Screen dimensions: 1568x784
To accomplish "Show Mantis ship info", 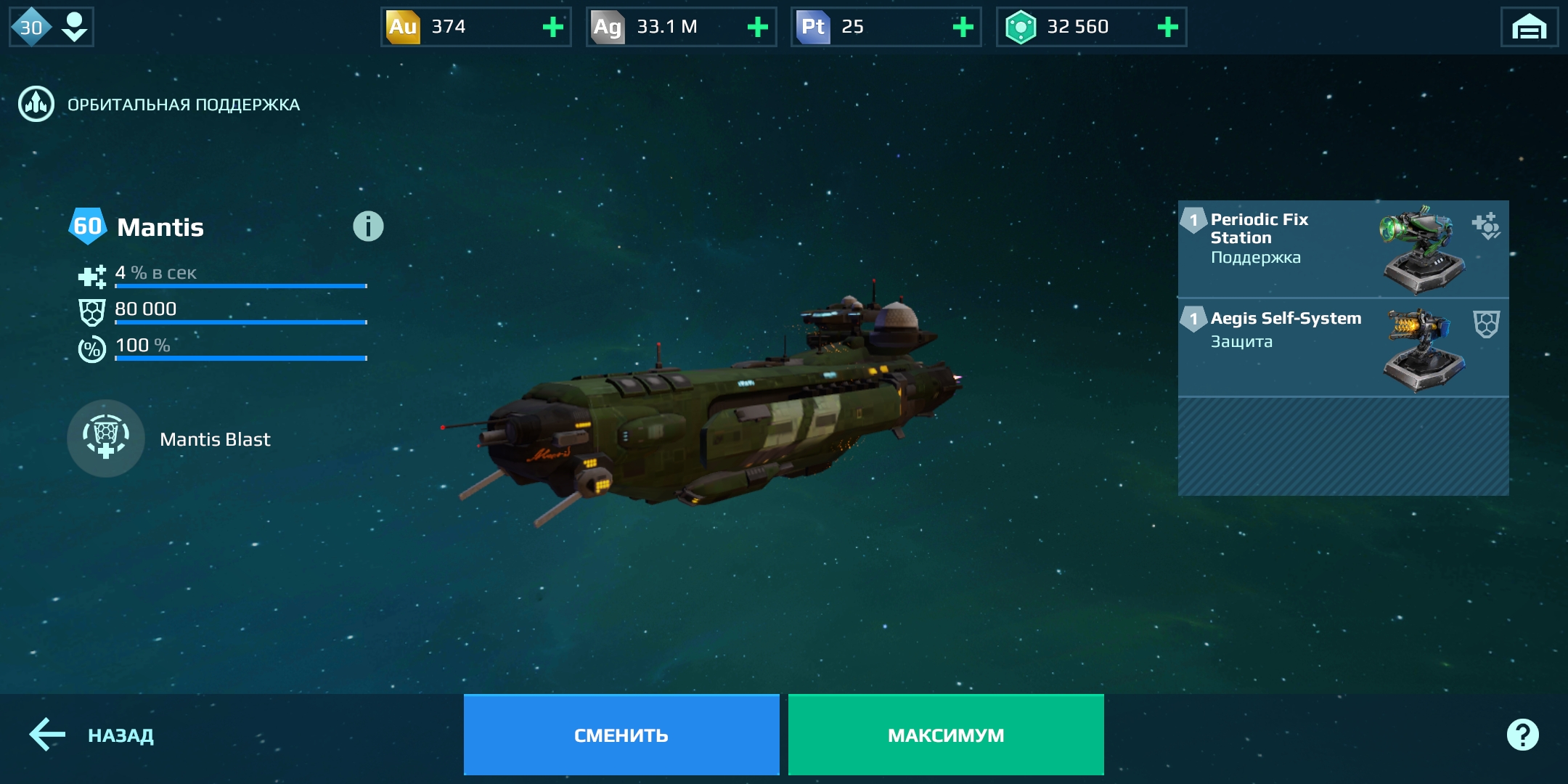I will tap(368, 226).
